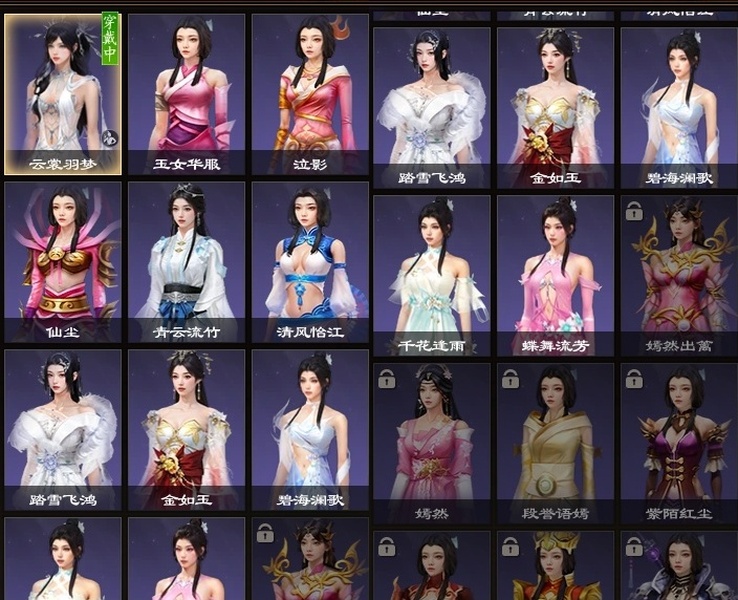Choose the 玉女华服 pink outfit
The image size is (738, 600).
point(186,94)
